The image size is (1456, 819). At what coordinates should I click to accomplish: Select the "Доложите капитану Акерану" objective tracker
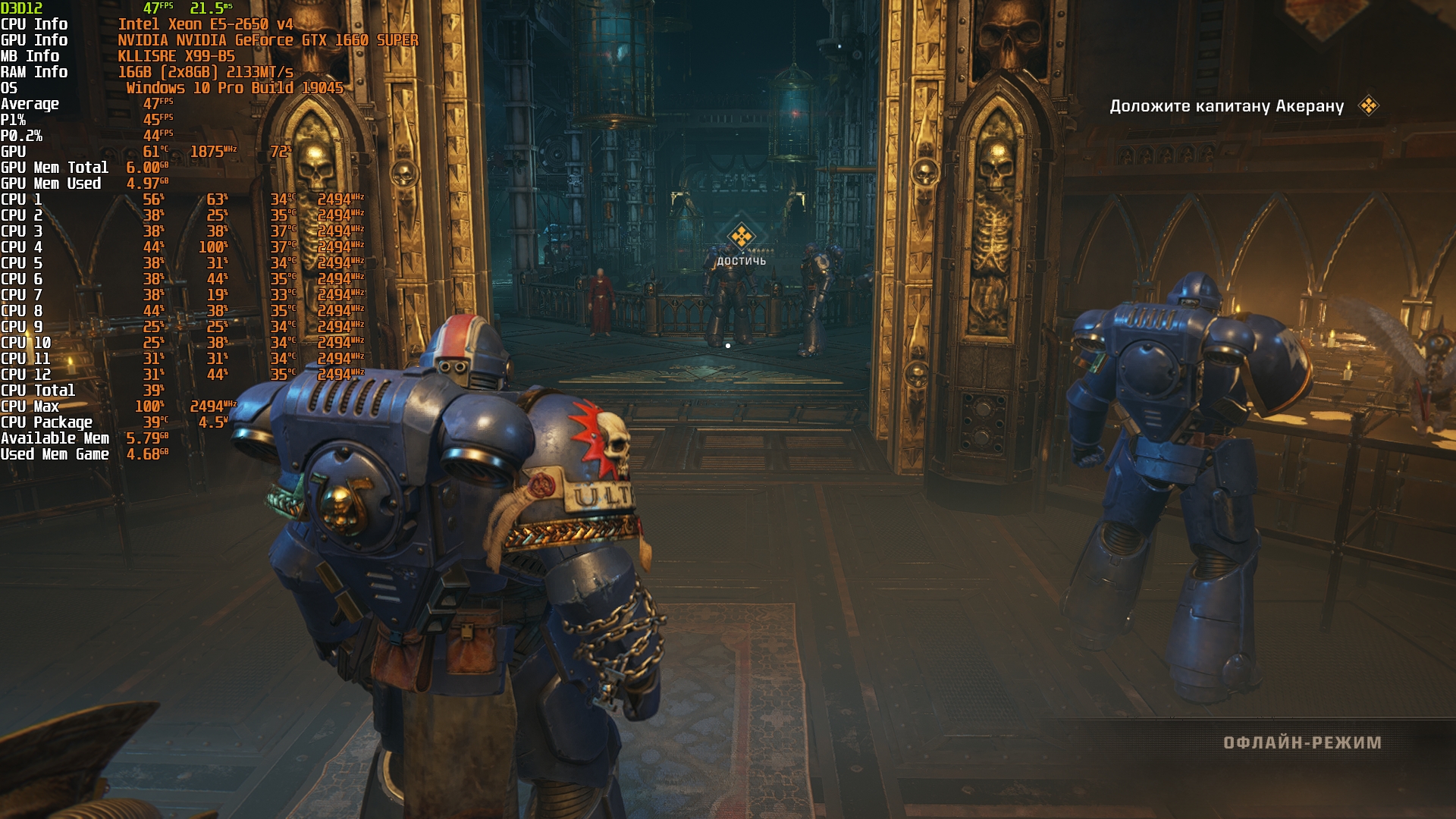coord(1226,106)
